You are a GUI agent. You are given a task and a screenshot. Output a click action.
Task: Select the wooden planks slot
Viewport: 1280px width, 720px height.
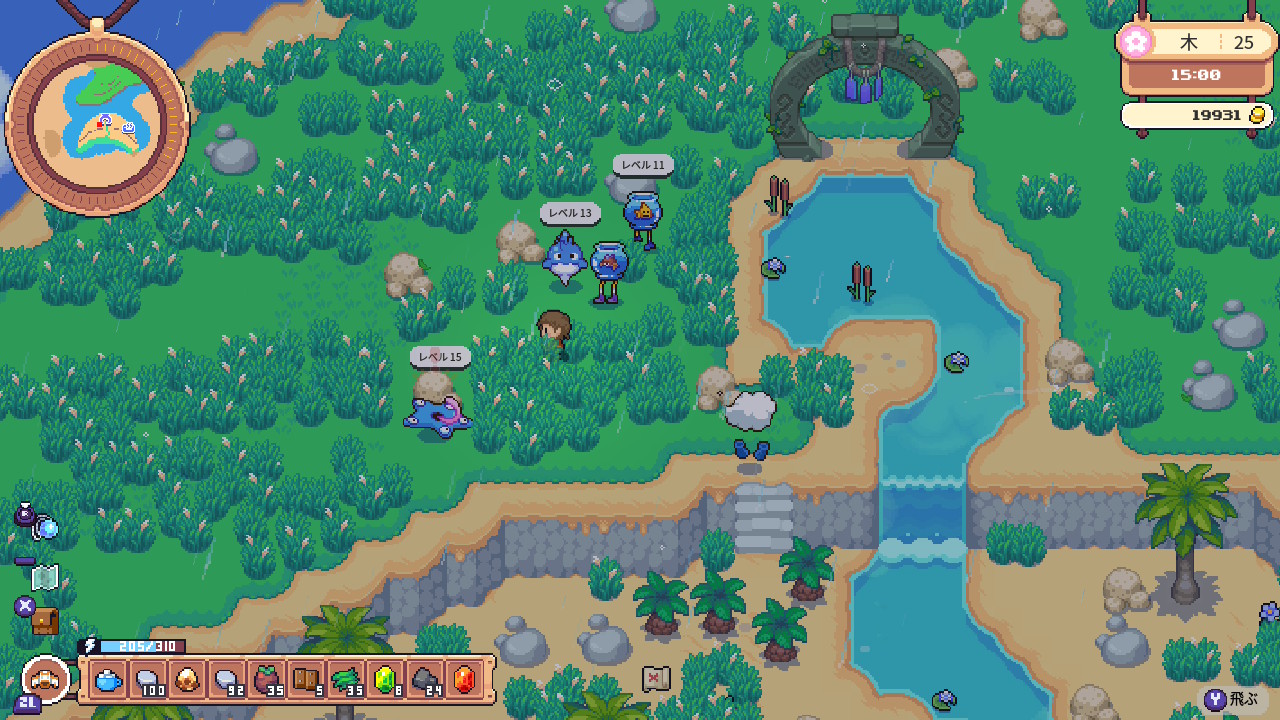pyautogui.click(x=305, y=680)
